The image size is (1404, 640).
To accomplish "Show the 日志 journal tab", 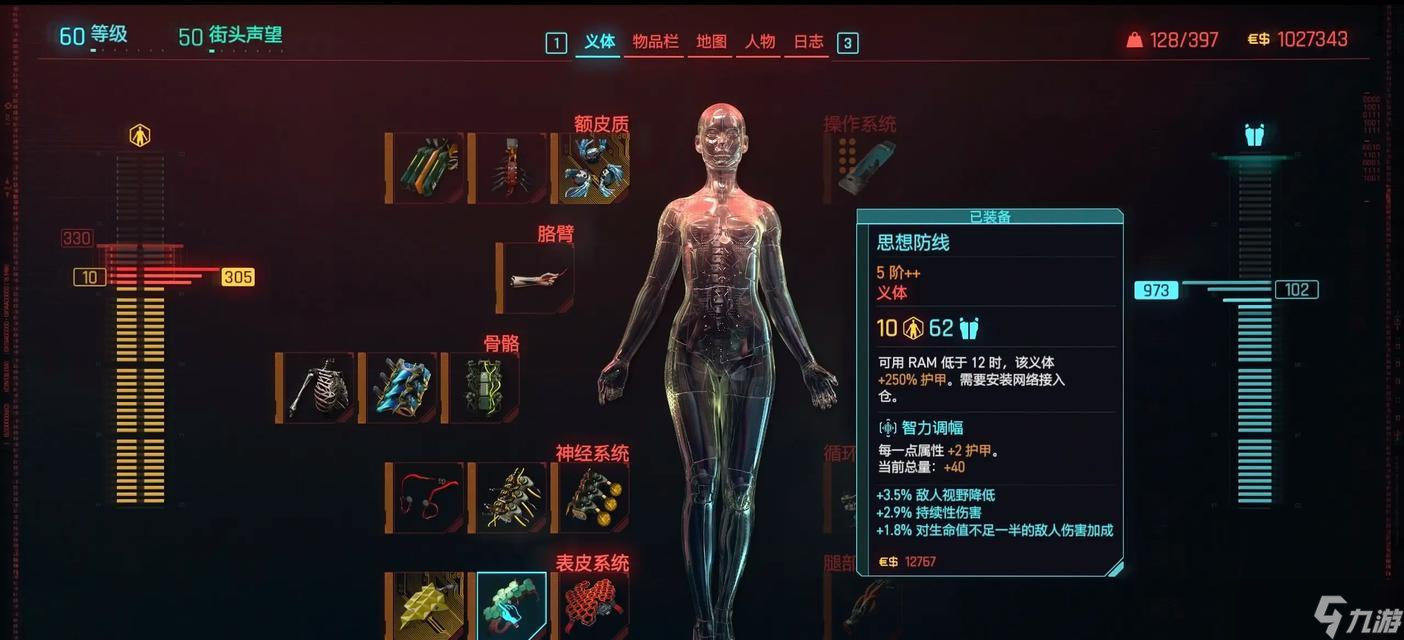I will (x=808, y=42).
